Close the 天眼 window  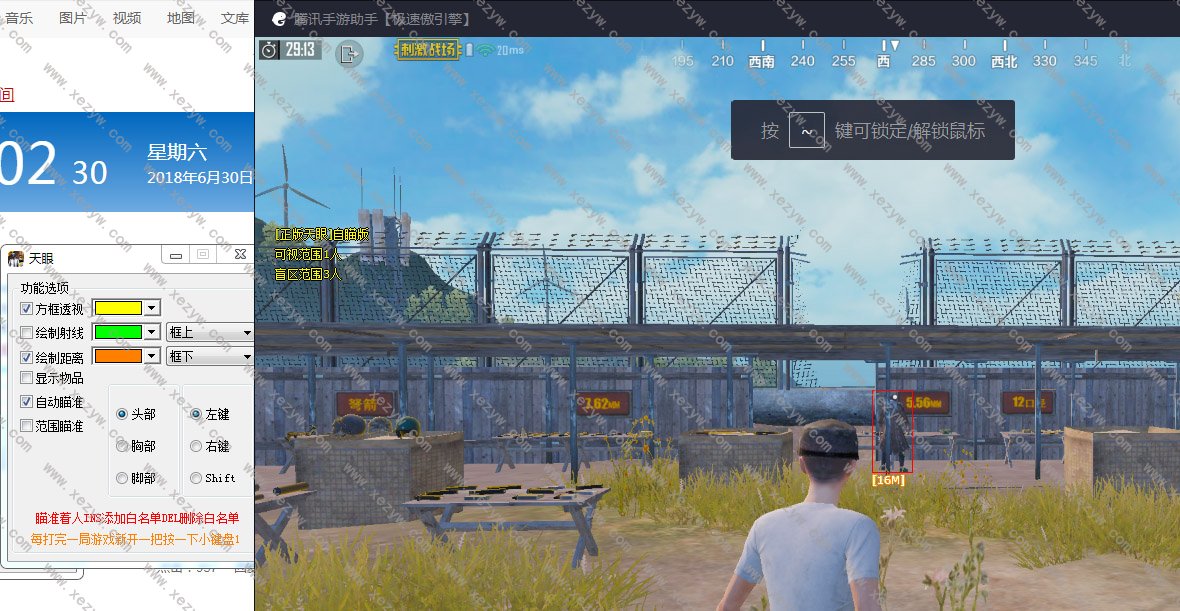click(240, 256)
